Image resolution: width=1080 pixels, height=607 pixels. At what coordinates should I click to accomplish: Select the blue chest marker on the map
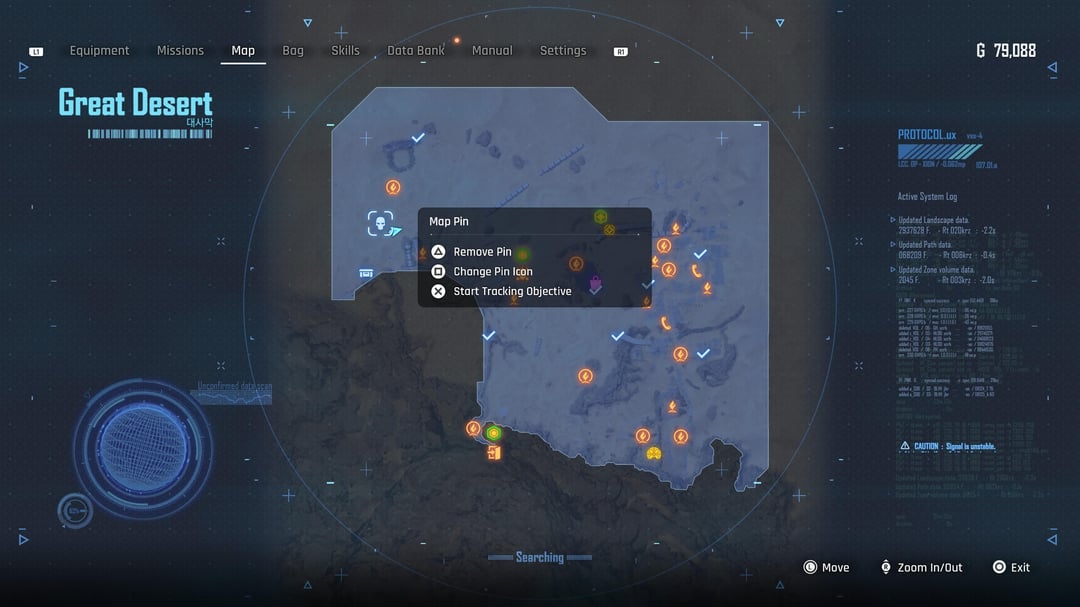[367, 273]
